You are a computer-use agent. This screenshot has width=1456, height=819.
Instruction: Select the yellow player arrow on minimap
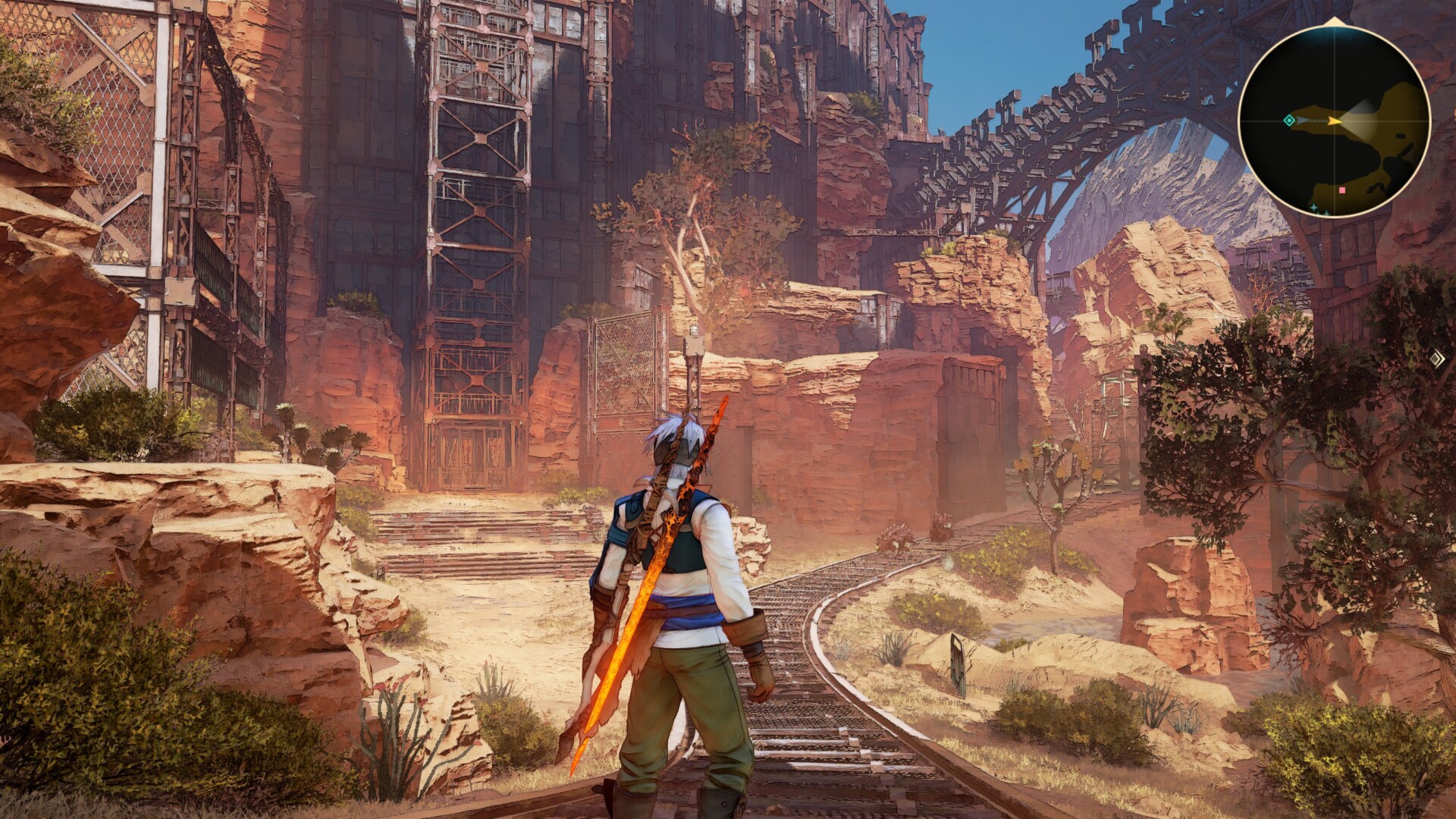[x=1334, y=121]
